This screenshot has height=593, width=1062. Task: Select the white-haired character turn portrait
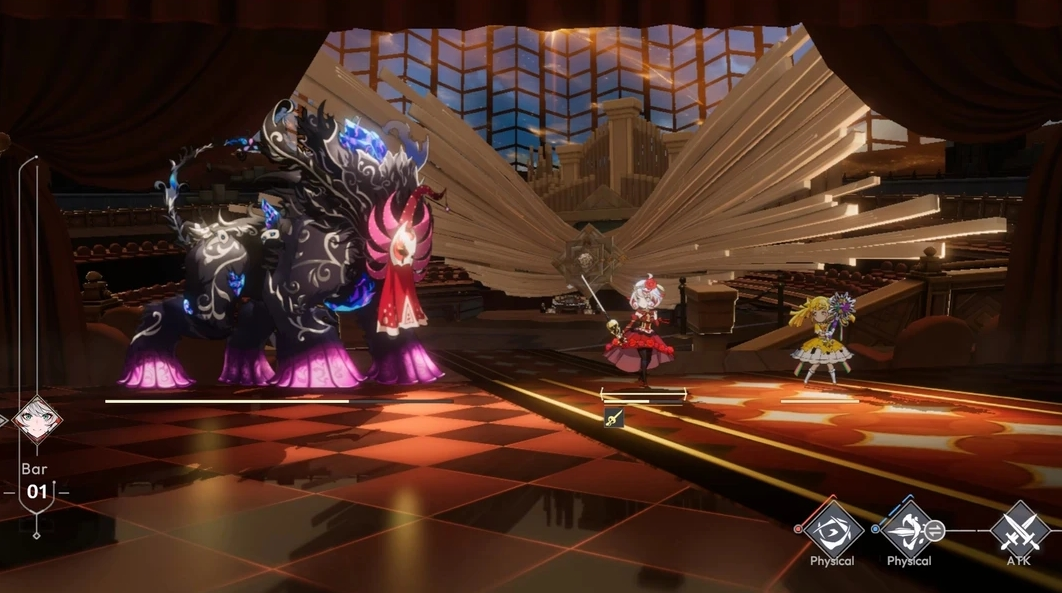pos(38,418)
